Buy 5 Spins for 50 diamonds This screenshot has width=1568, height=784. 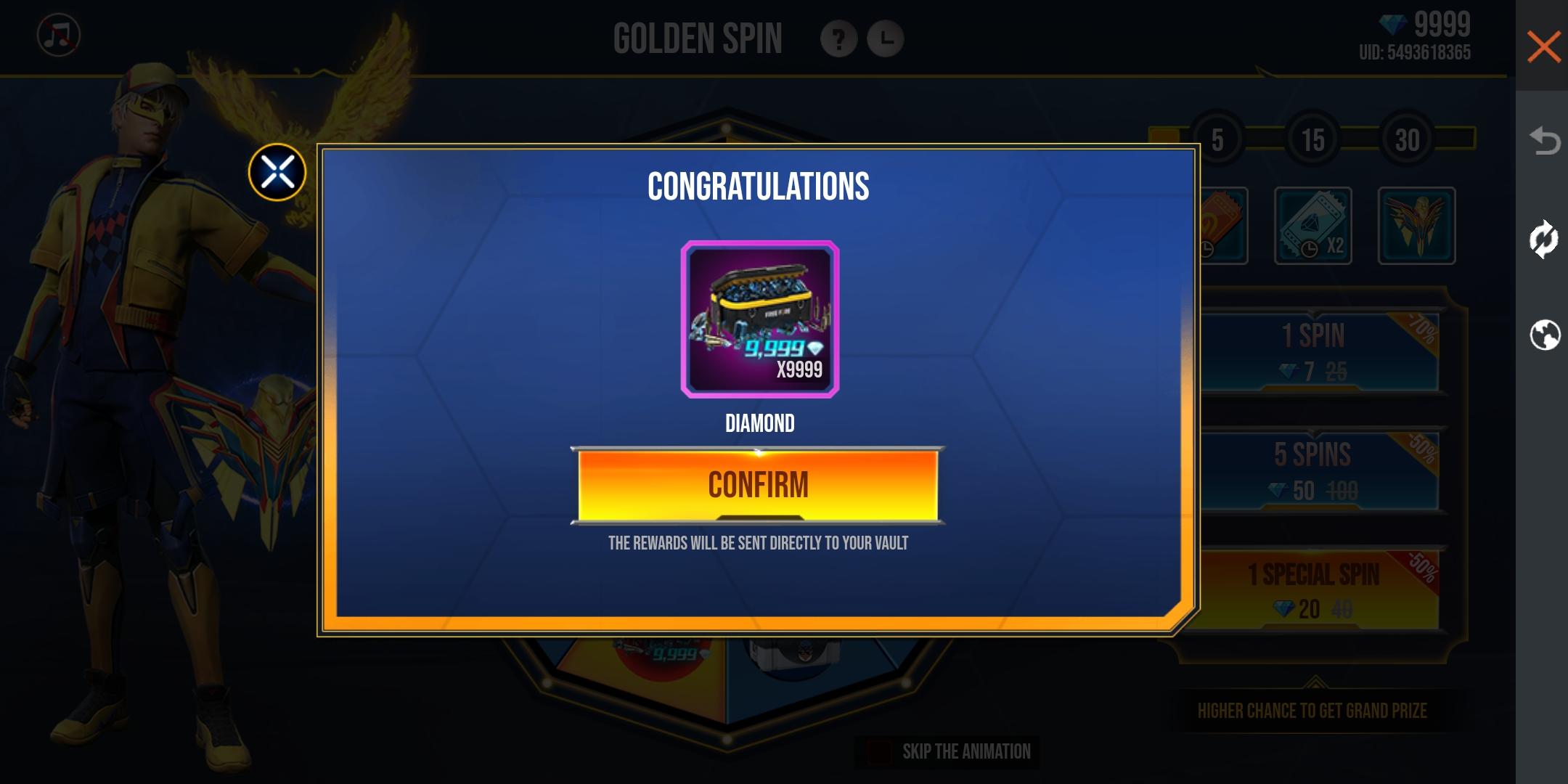pyautogui.click(x=1312, y=472)
